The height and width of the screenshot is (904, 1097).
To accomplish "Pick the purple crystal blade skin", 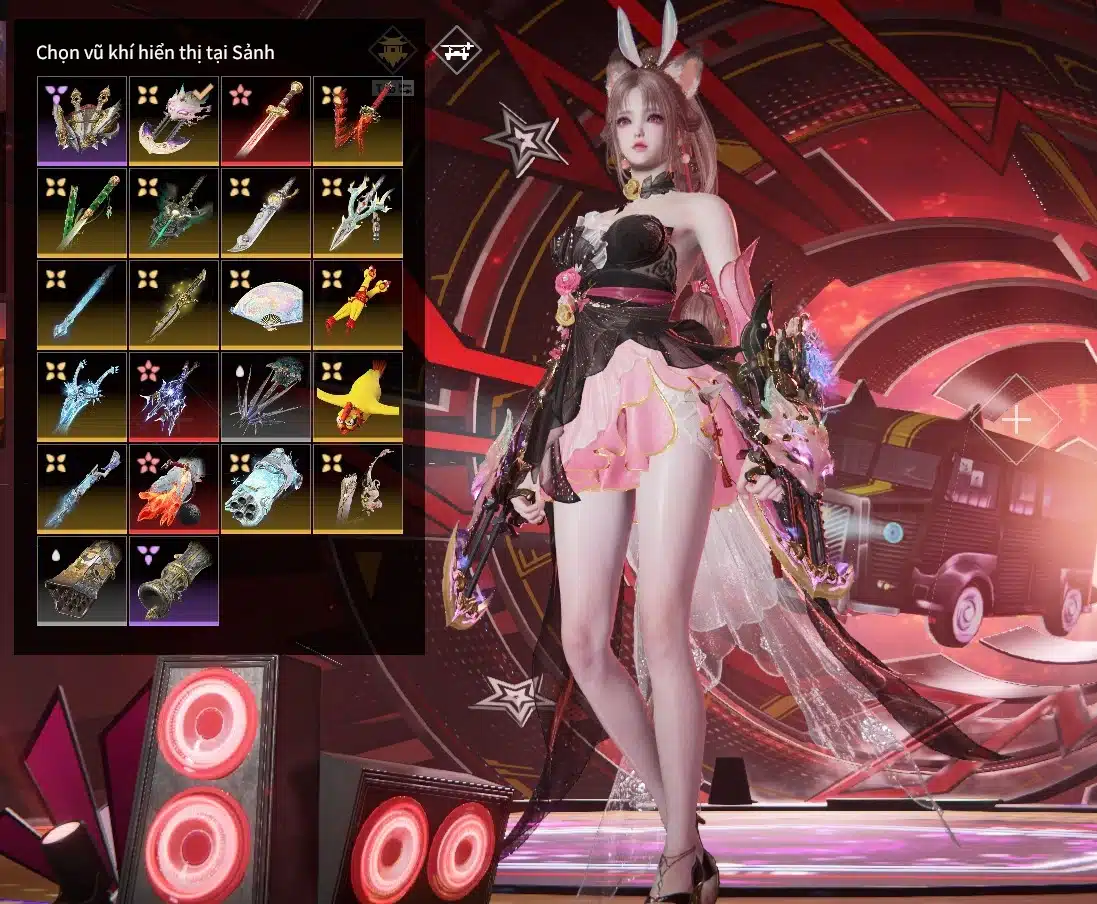I will point(174,396).
